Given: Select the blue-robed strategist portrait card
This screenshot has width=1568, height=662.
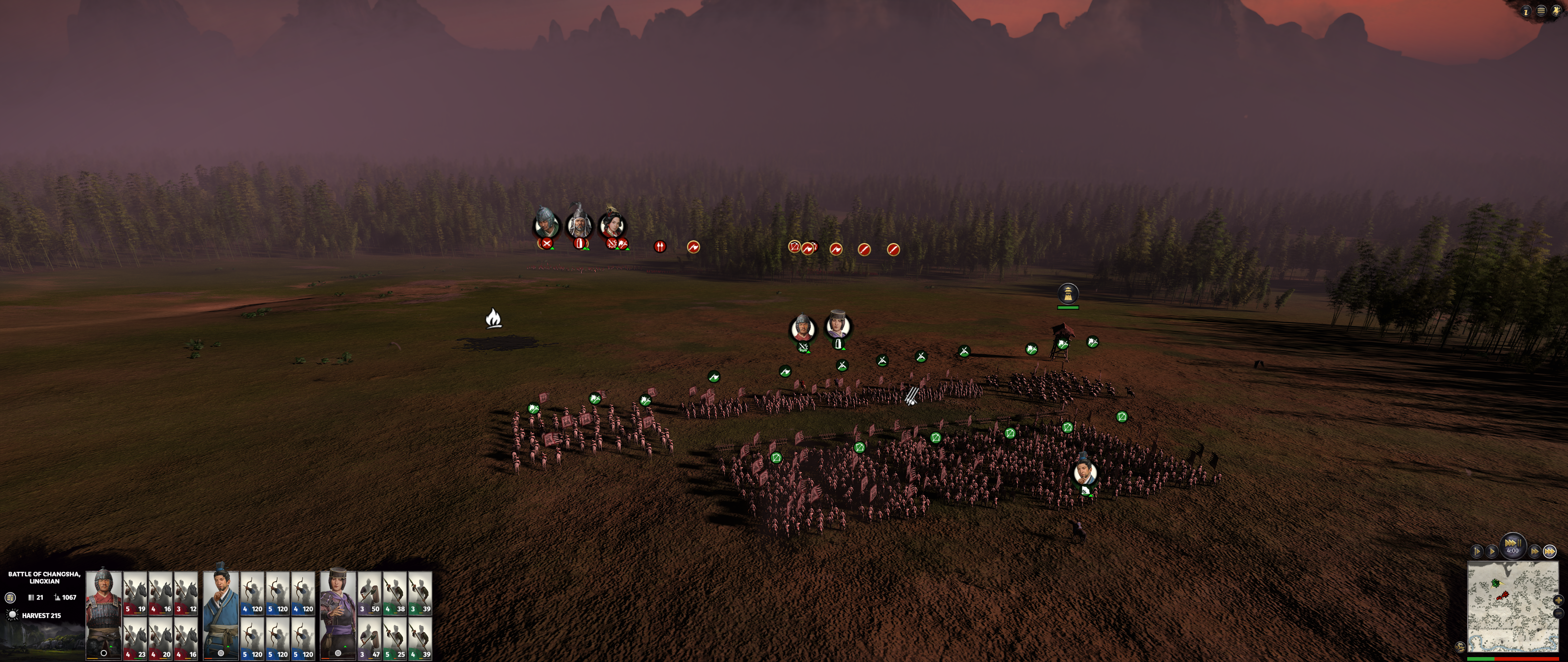Looking at the screenshot, I should pos(221,614).
